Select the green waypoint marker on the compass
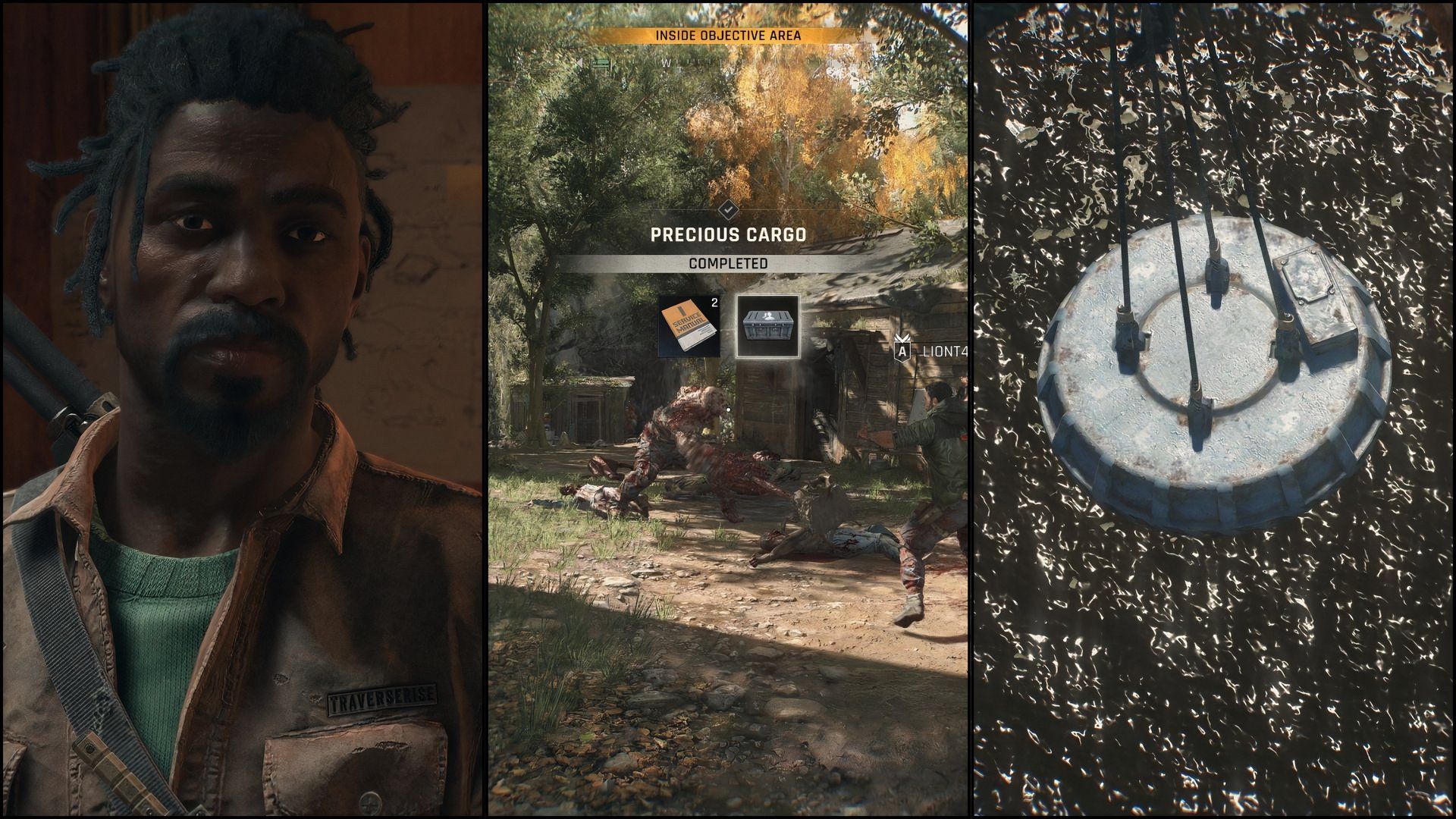This screenshot has width=1456, height=819. pyautogui.click(x=601, y=64)
